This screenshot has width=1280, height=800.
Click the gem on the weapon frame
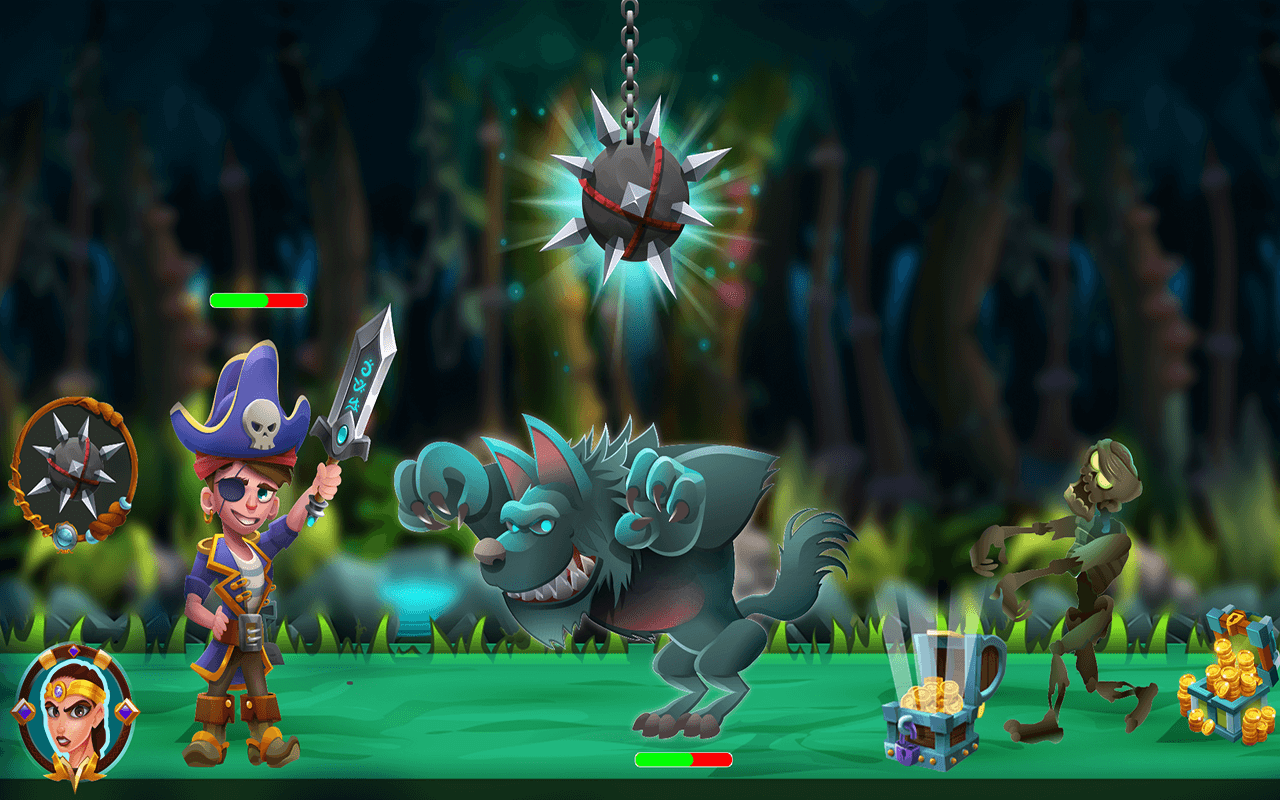(65, 538)
